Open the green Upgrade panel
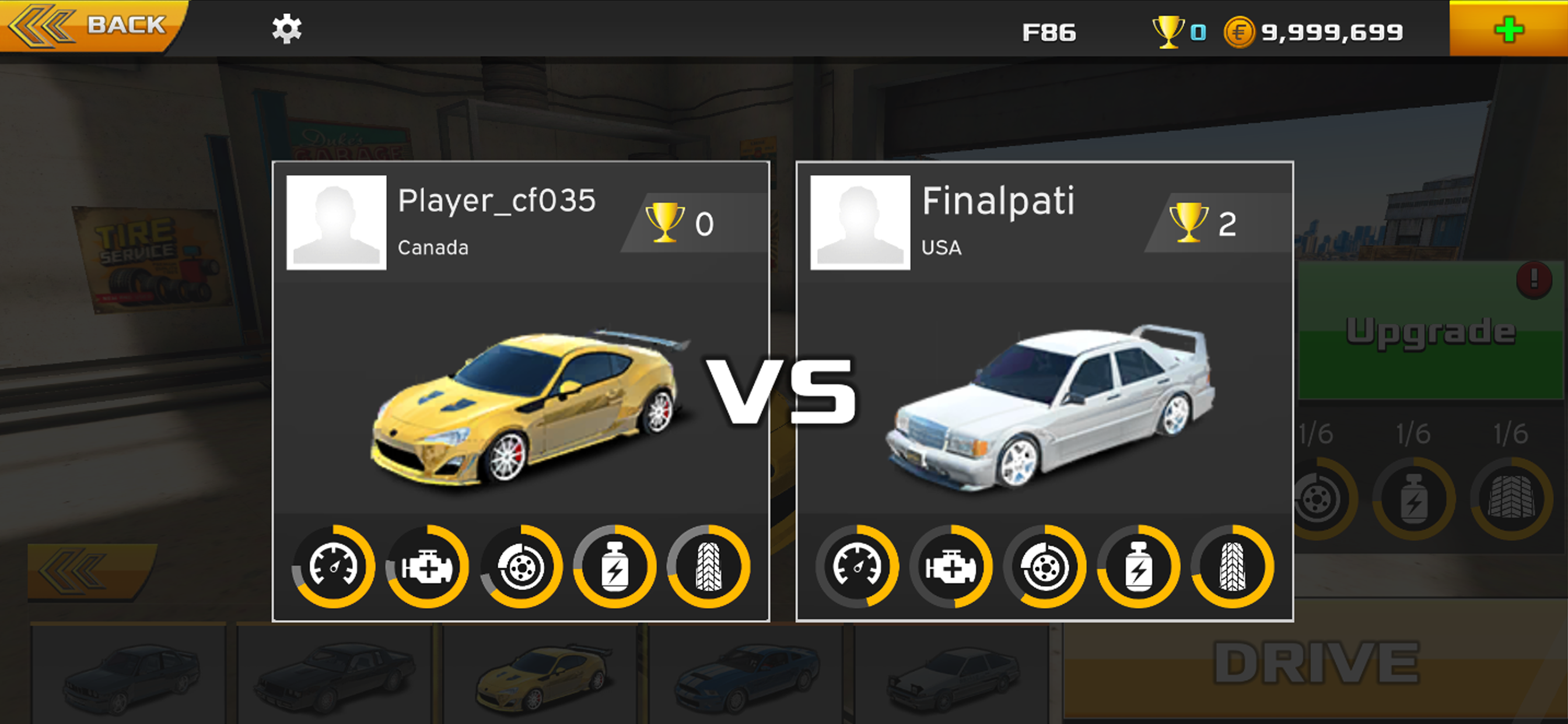Viewport: 1568px width, 724px height. coord(1430,332)
